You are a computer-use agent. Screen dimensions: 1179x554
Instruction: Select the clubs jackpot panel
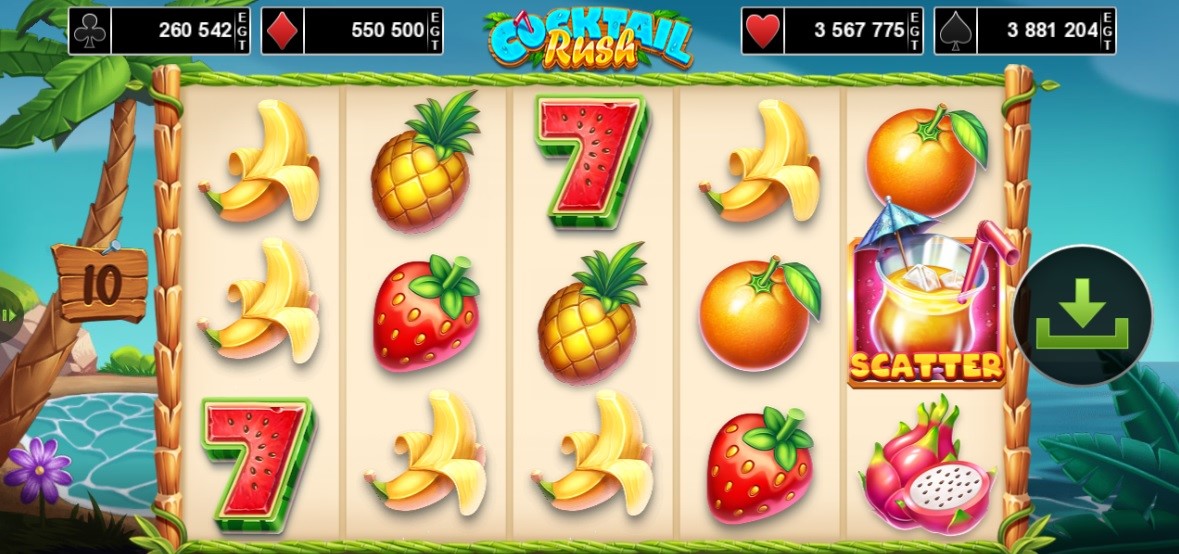[x=160, y=31]
